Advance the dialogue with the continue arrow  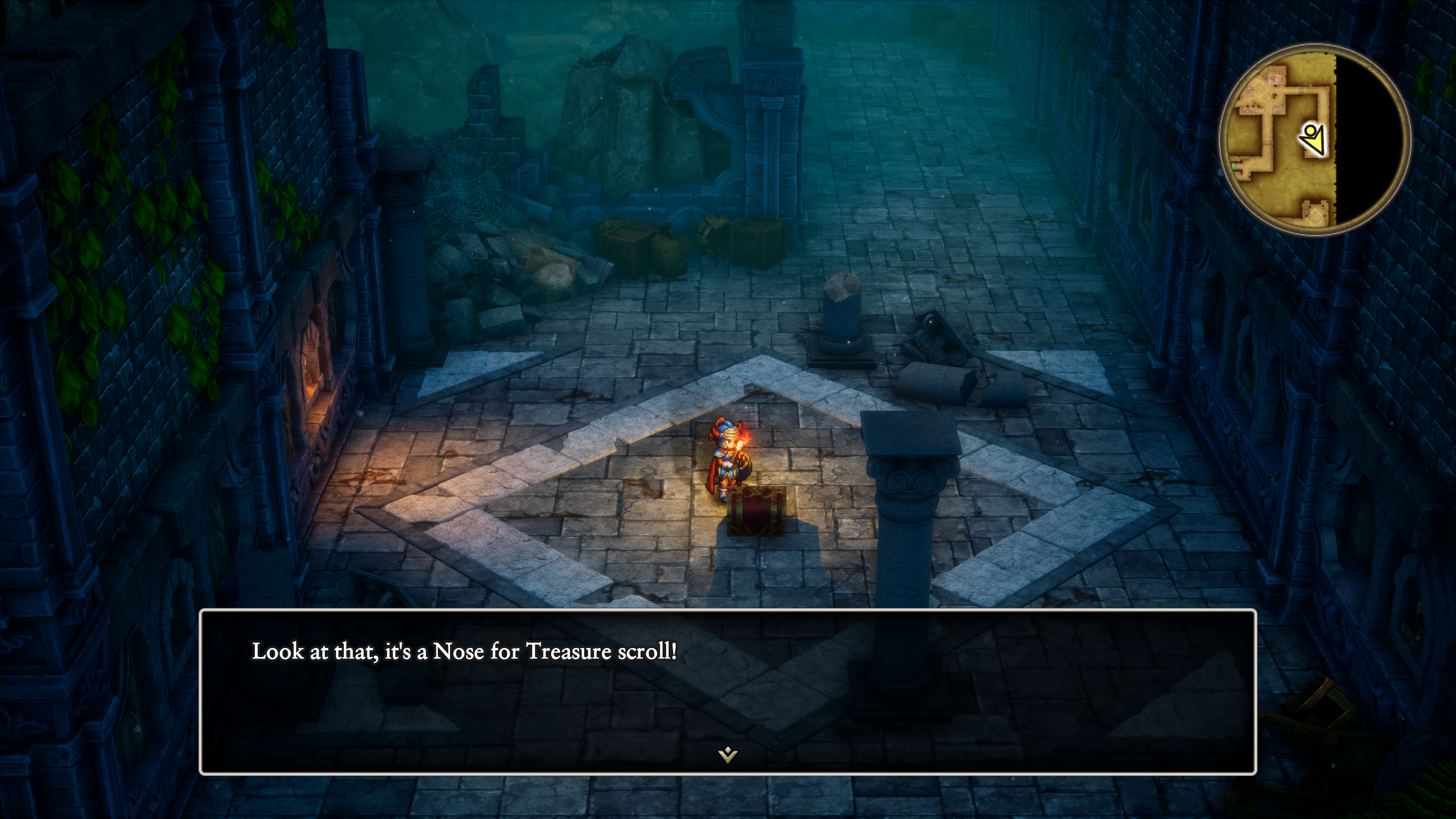[728, 754]
